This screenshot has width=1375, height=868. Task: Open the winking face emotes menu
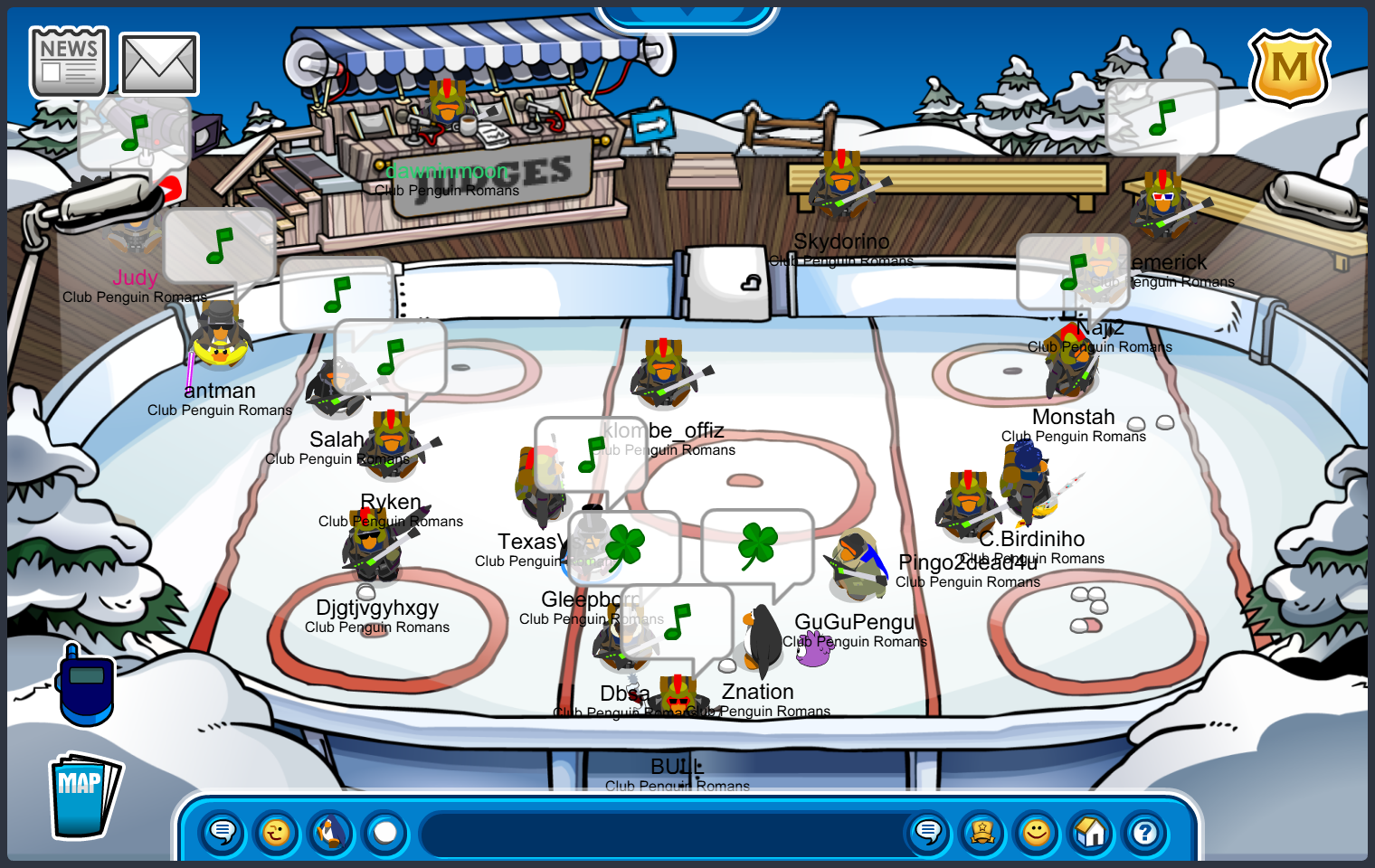(x=277, y=832)
